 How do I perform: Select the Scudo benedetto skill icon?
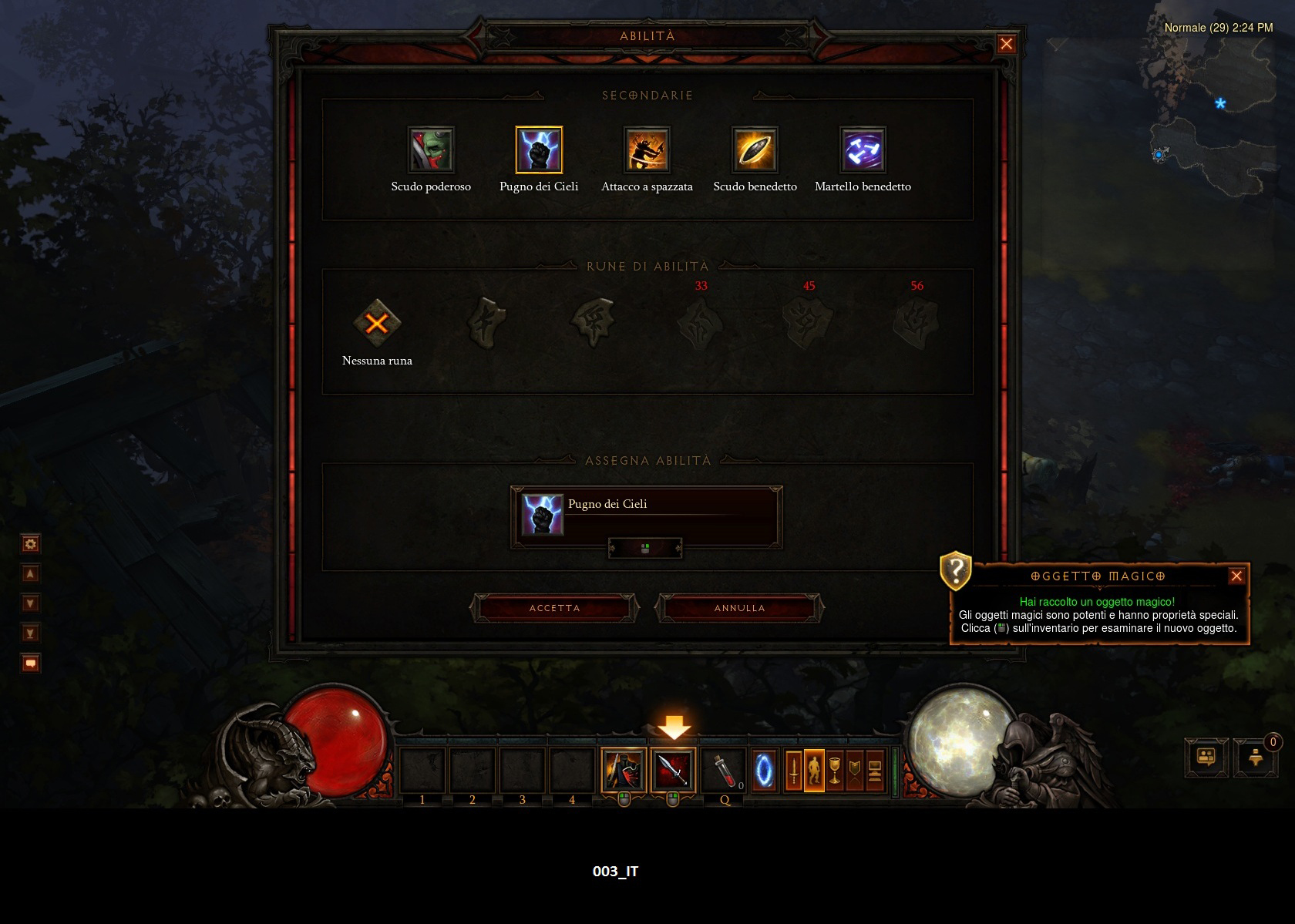pyautogui.click(x=755, y=150)
